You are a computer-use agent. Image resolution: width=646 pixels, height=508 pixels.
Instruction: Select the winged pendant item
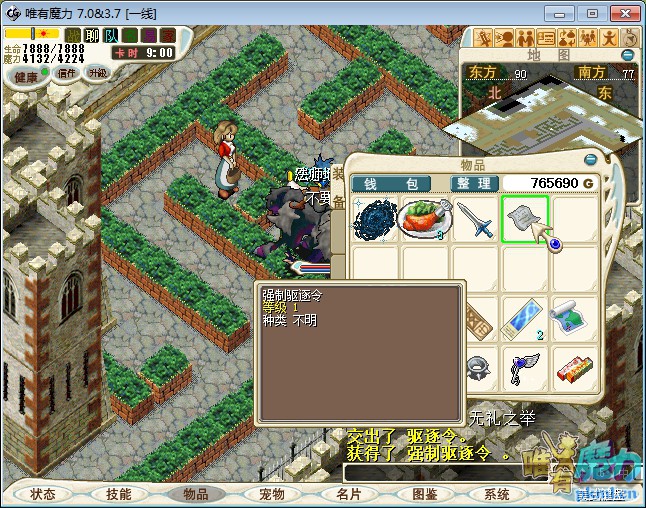[525, 366]
